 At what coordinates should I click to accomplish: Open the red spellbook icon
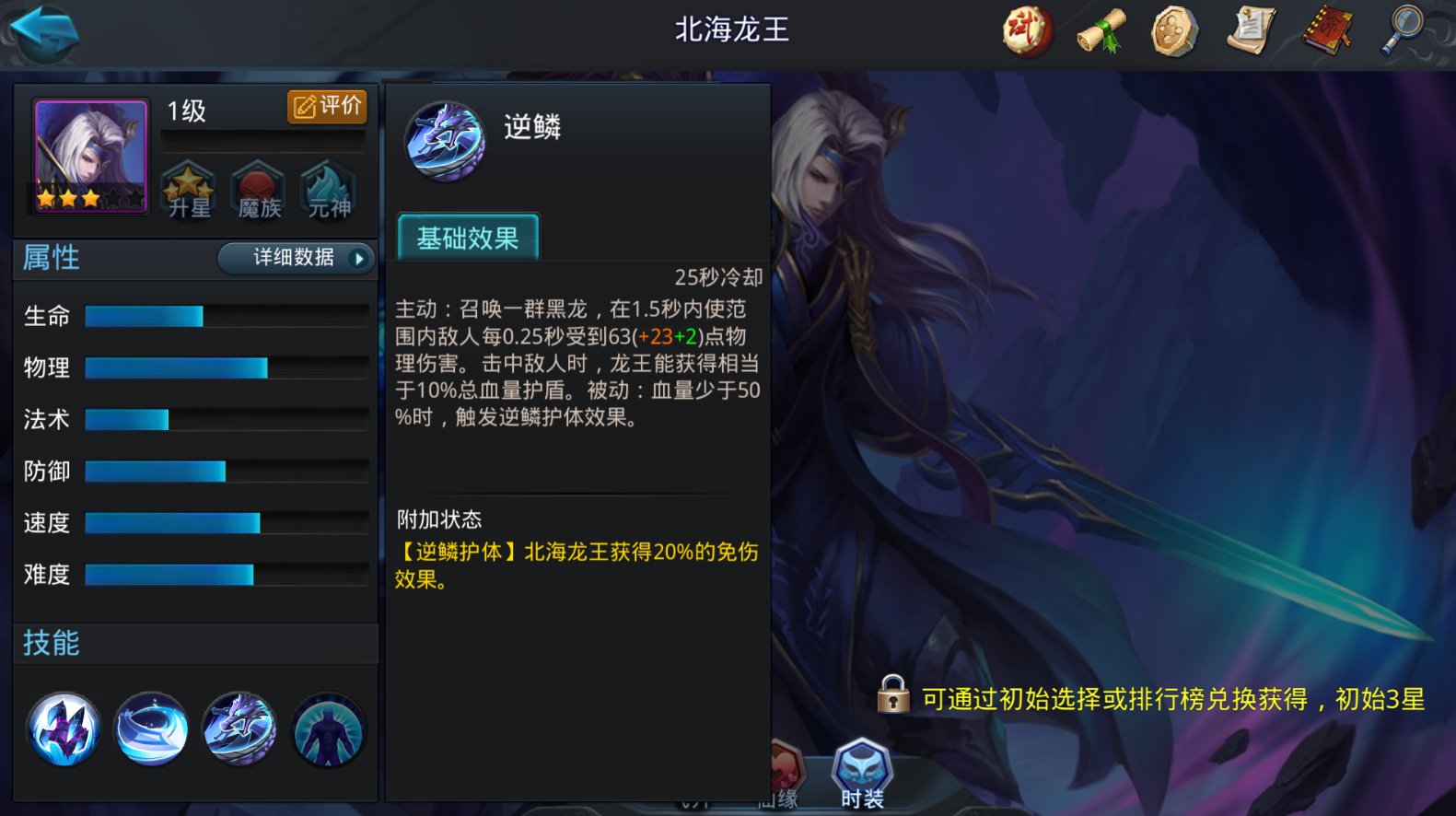pos(1326,30)
